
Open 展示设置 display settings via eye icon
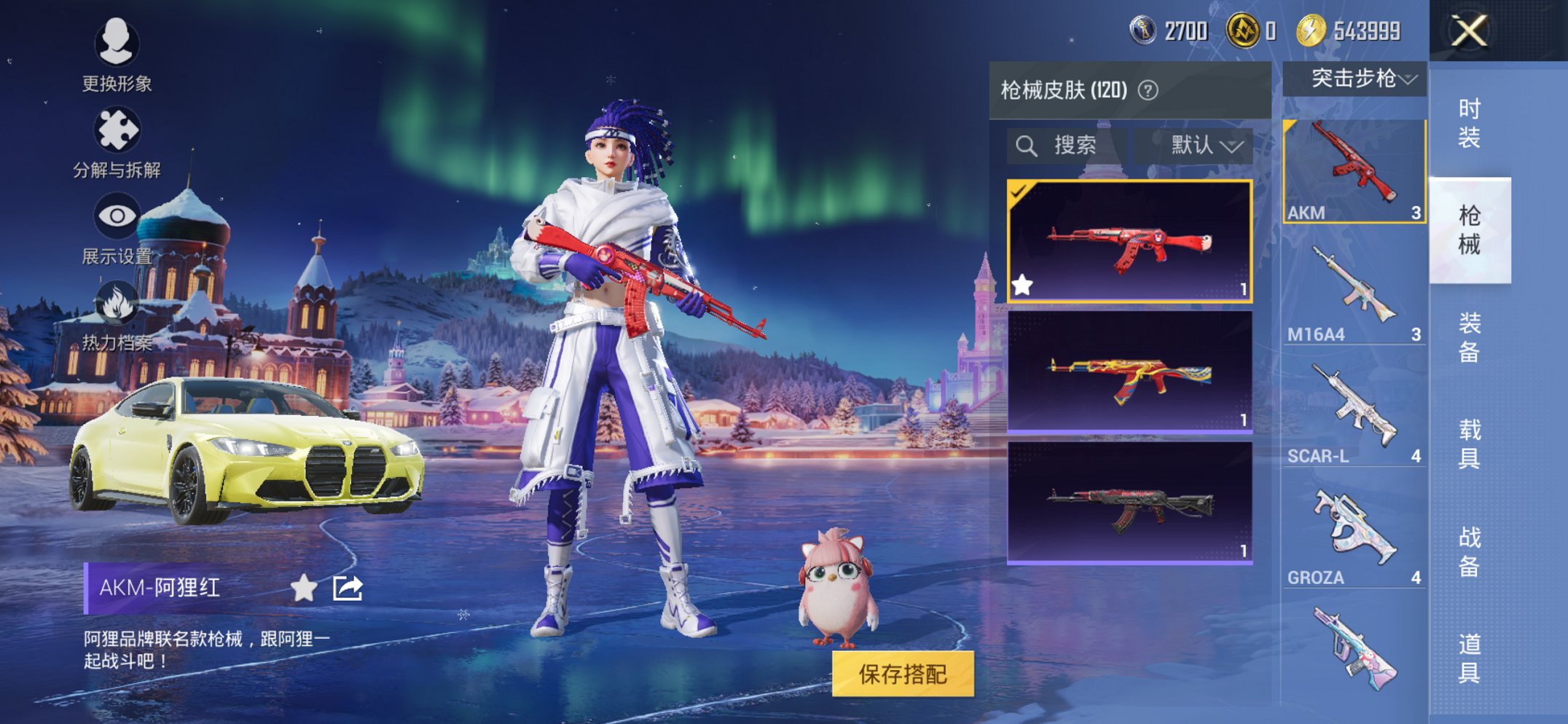point(117,215)
